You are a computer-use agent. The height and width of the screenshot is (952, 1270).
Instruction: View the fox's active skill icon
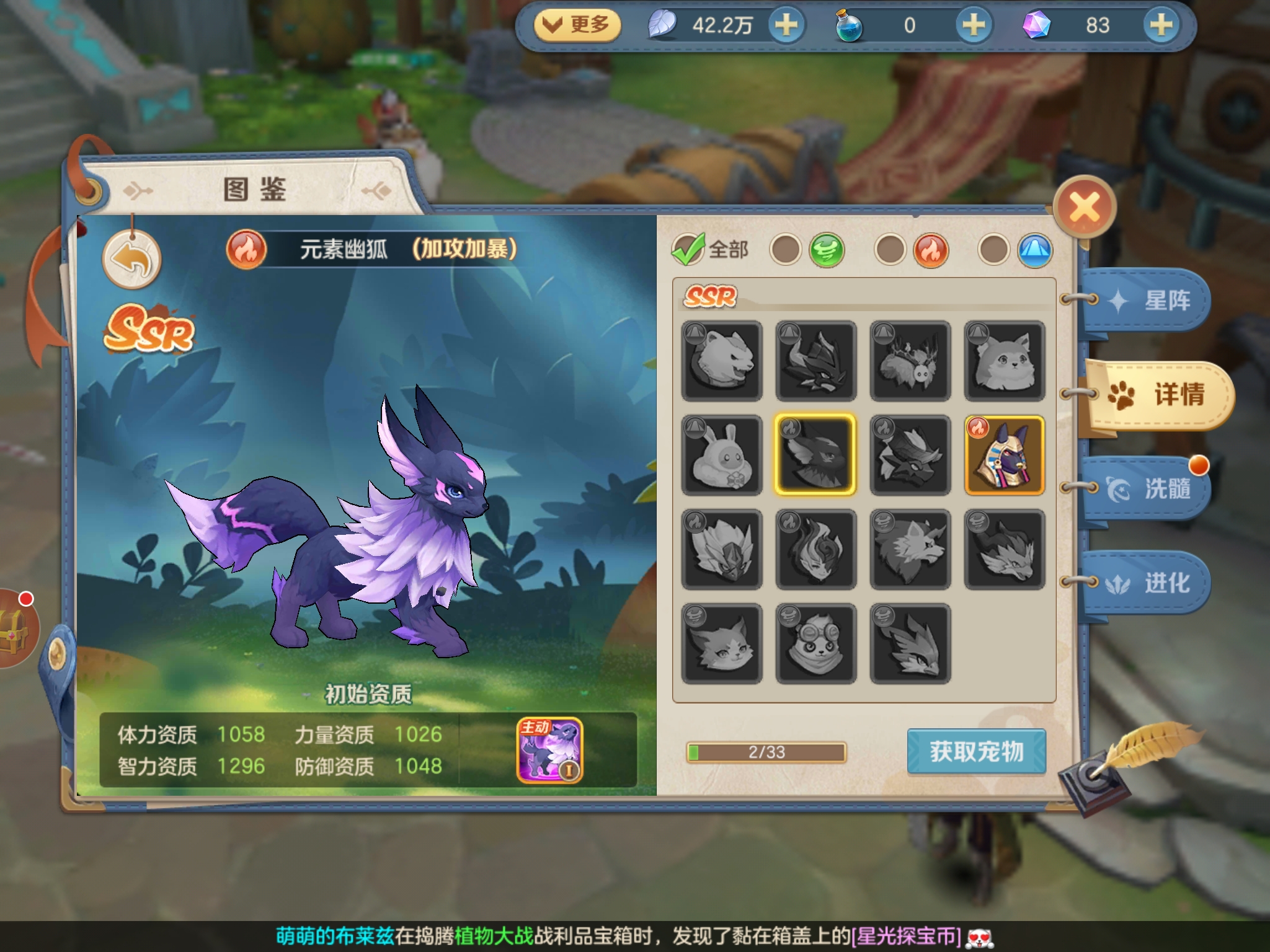pos(549,750)
